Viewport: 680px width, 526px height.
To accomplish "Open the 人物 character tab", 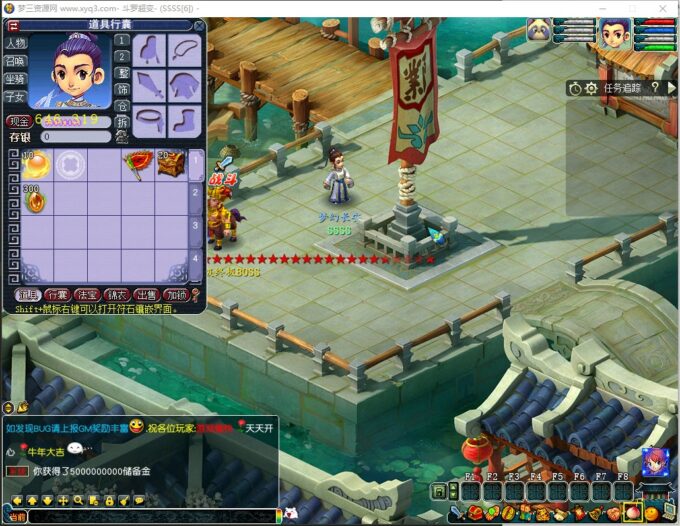I will coord(15,43).
